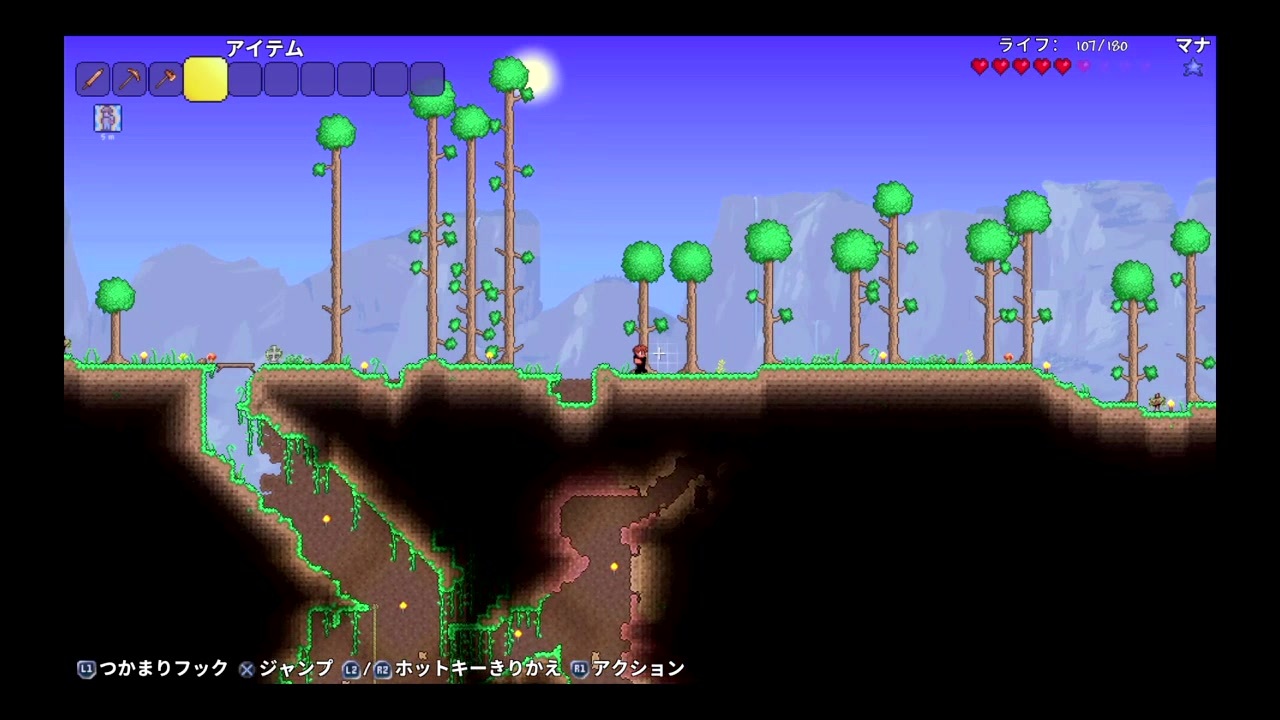Viewport: 1280px width, 720px height.
Task: Click the mana star under the マナ label
Action: click(1193, 66)
